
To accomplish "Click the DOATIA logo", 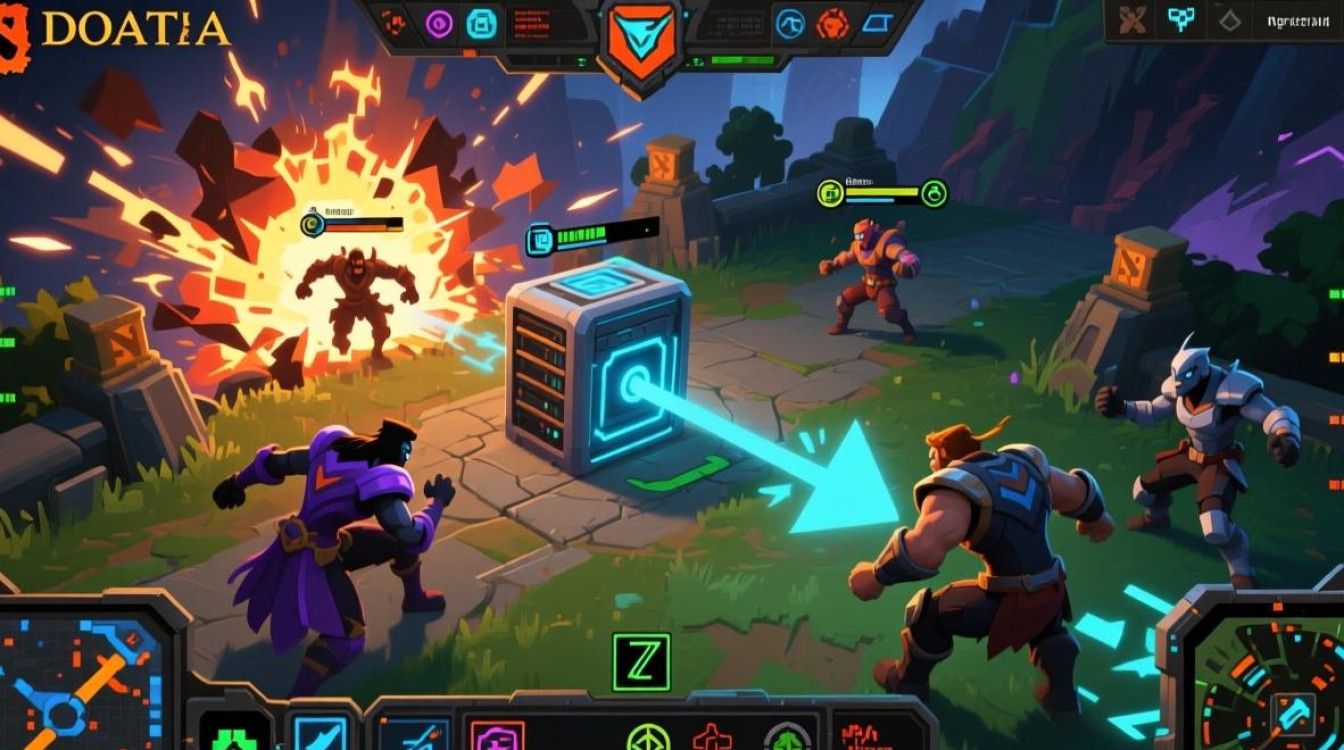I will pyautogui.click(x=120, y=30).
